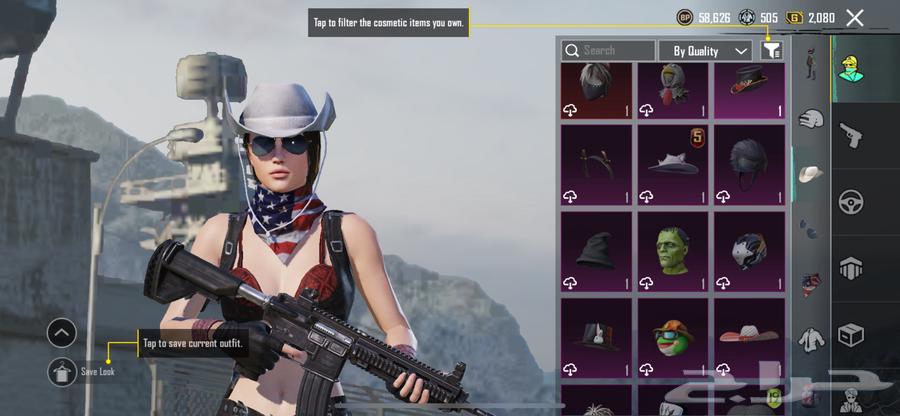Toggle the owned items filter
The image size is (900, 416).
pos(771,50)
